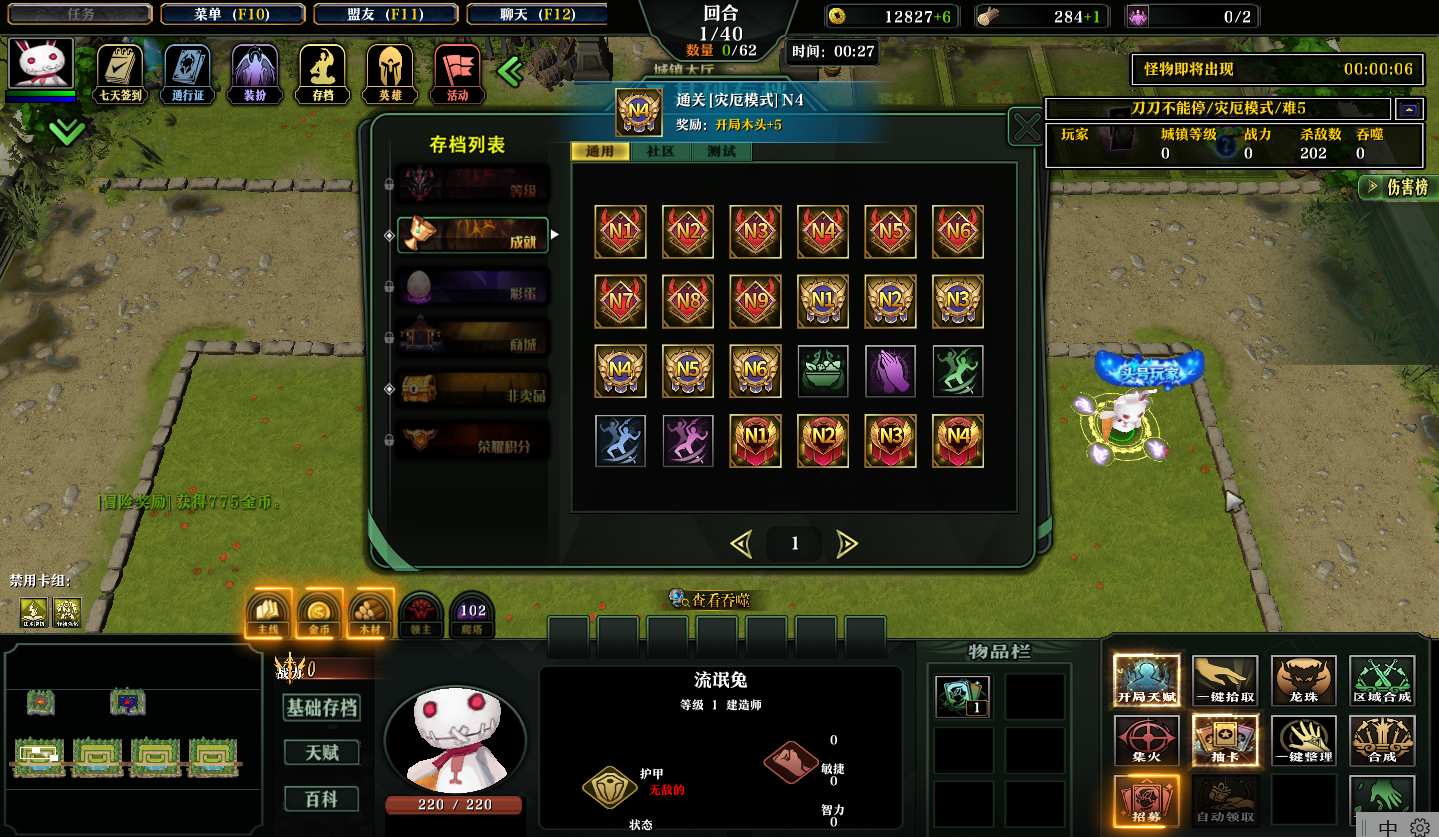The image size is (1439, 837).
Task: Switch to the 社区 tab
Action: (x=660, y=152)
